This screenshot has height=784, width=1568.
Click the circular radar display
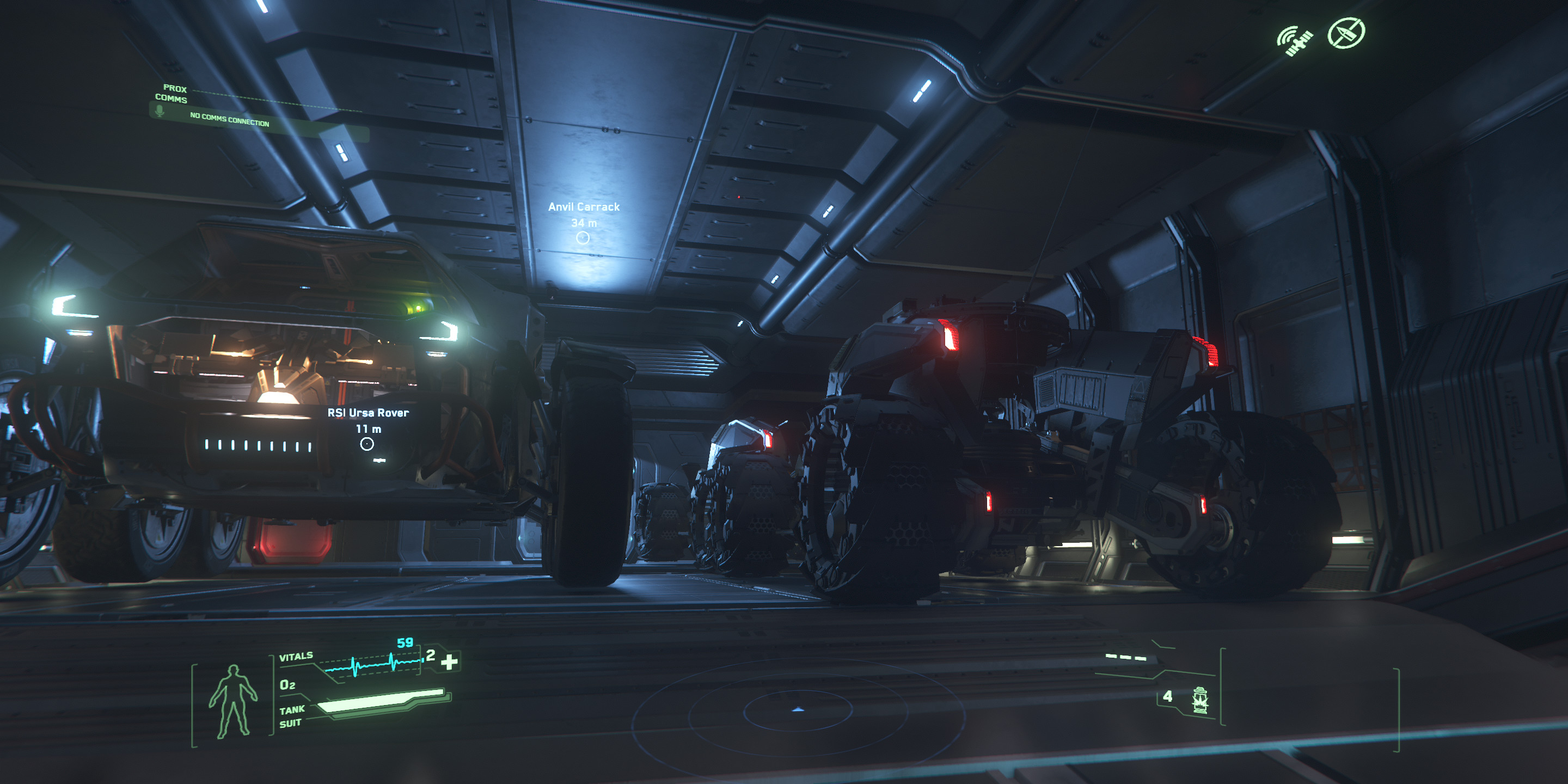pos(798,710)
